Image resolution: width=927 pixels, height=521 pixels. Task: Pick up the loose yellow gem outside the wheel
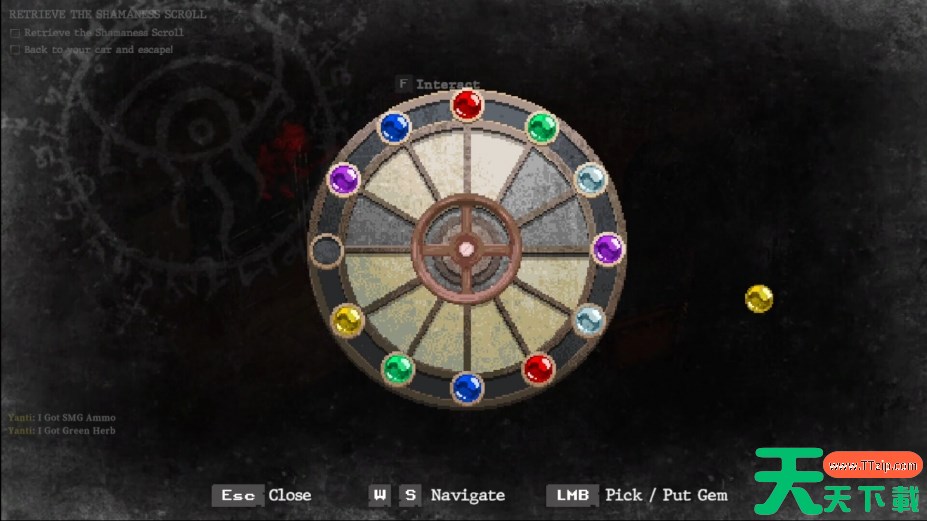[x=759, y=298]
